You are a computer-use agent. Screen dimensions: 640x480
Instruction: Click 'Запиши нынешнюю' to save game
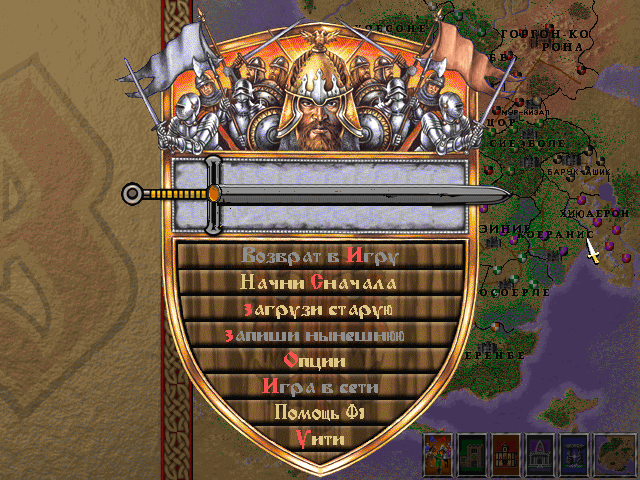pyautogui.click(x=319, y=334)
